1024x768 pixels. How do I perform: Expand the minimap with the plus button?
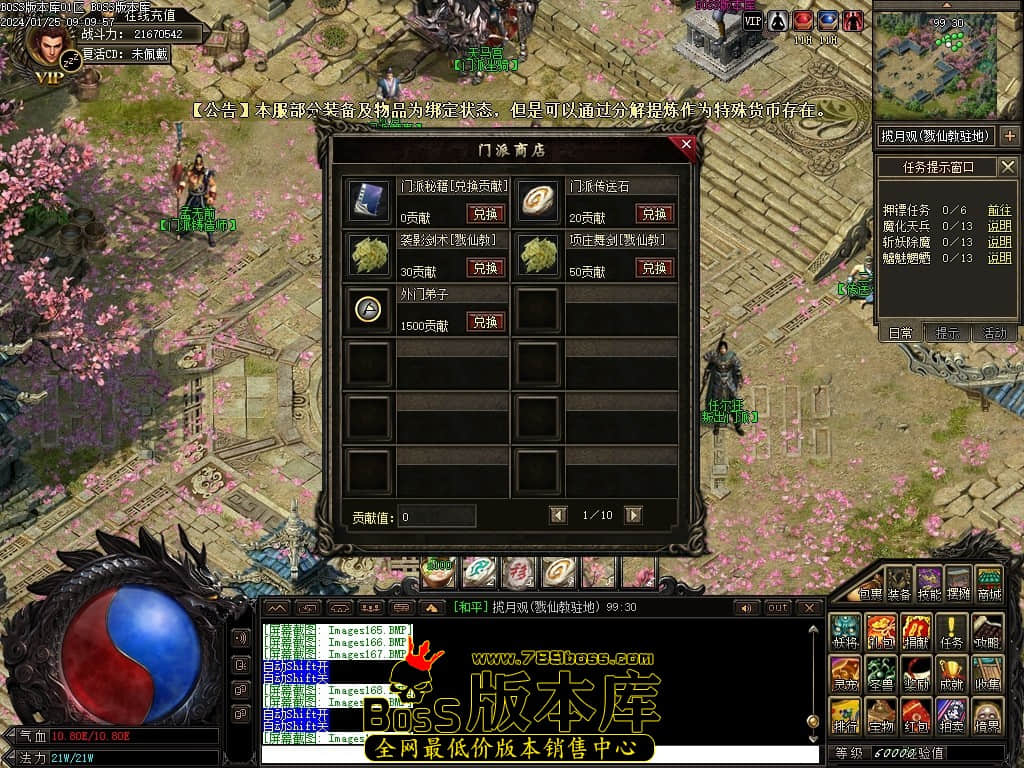(1009, 135)
